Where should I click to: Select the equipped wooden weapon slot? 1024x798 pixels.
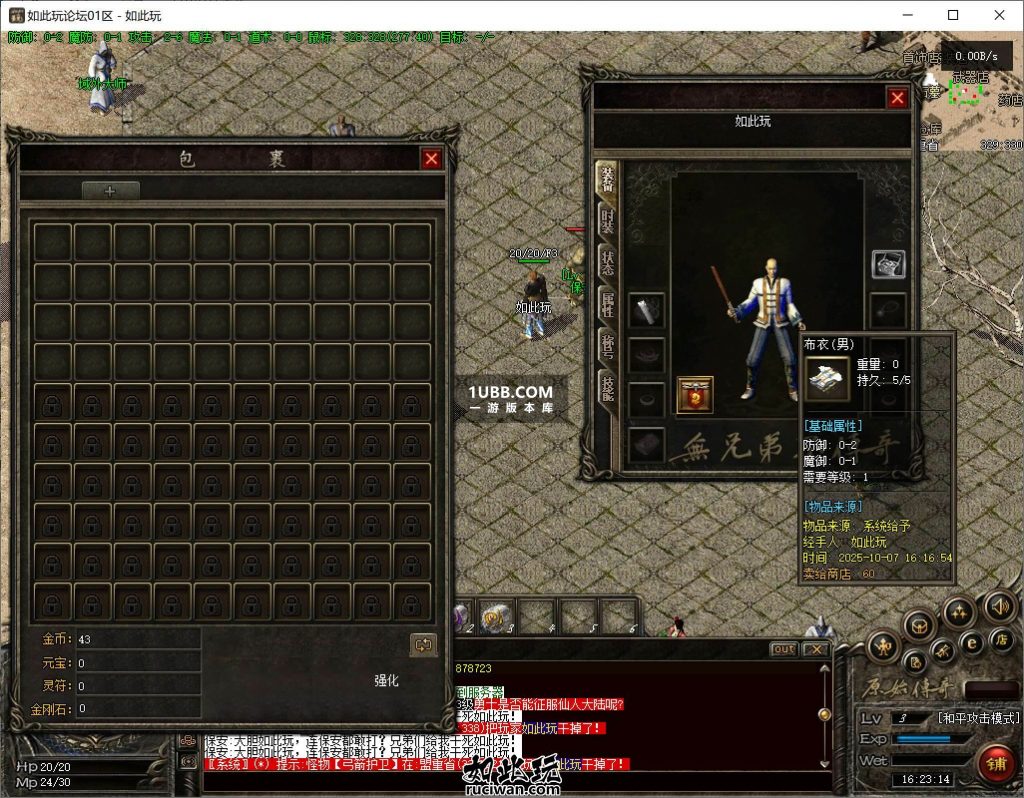point(647,309)
